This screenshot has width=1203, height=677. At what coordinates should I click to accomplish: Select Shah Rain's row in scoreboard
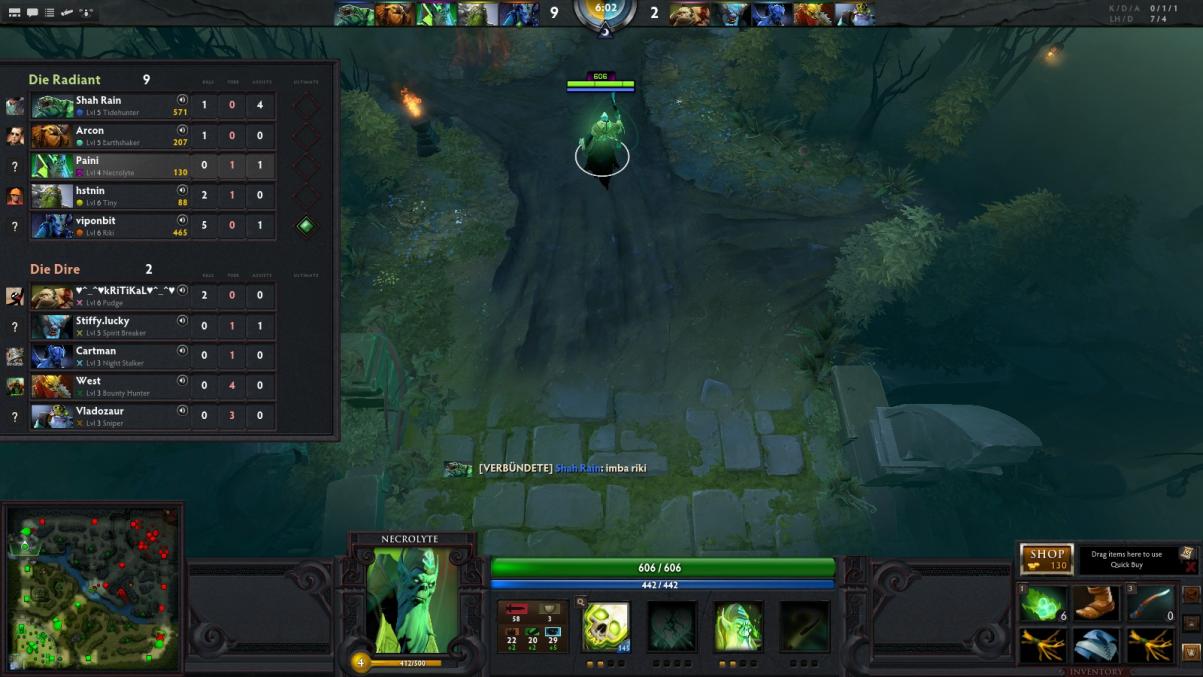pos(110,106)
